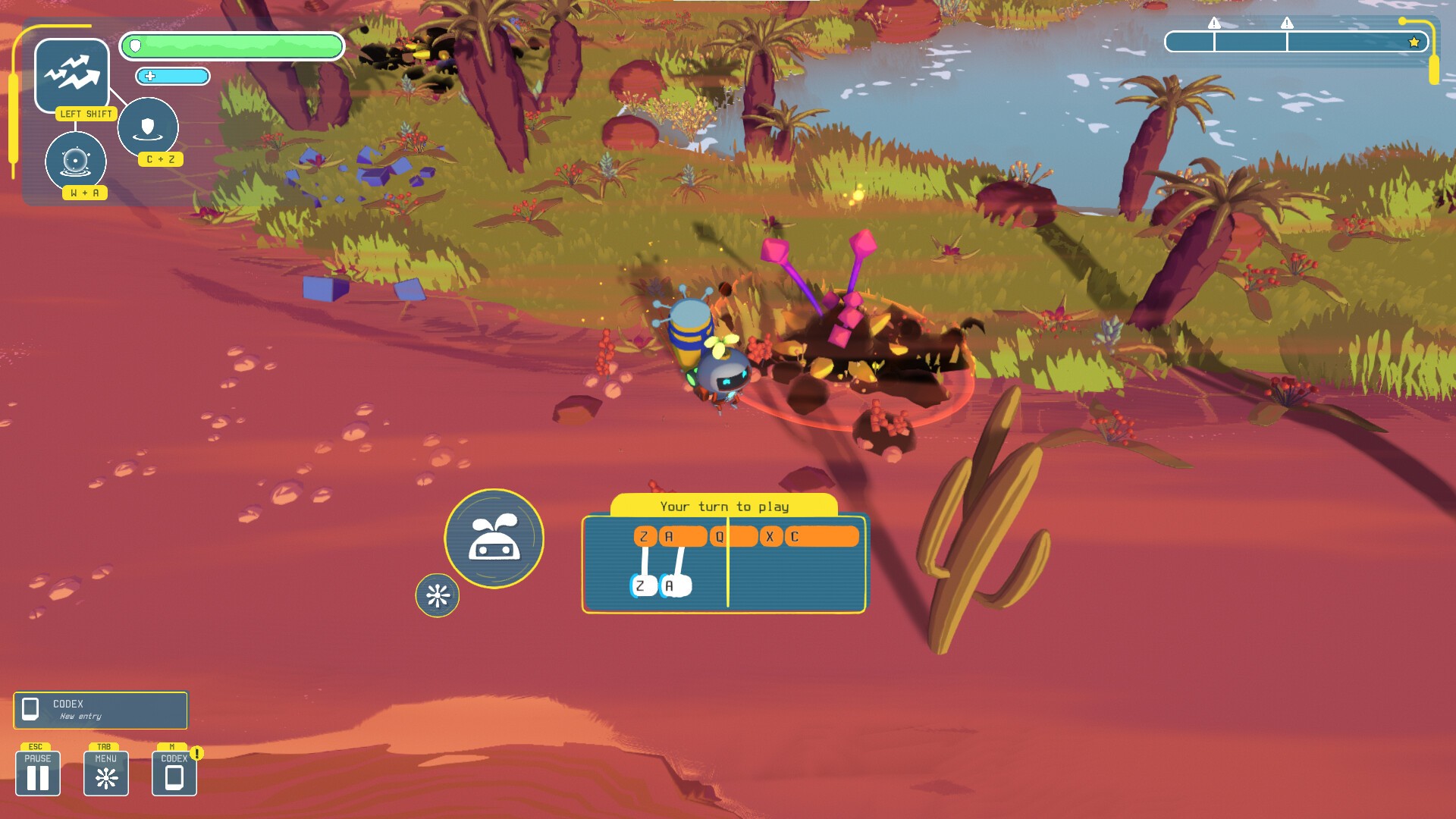Viewport: 1456px width, 819px height.
Task: Open the Menu button with snowflake icon
Action: [x=106, y=773]
